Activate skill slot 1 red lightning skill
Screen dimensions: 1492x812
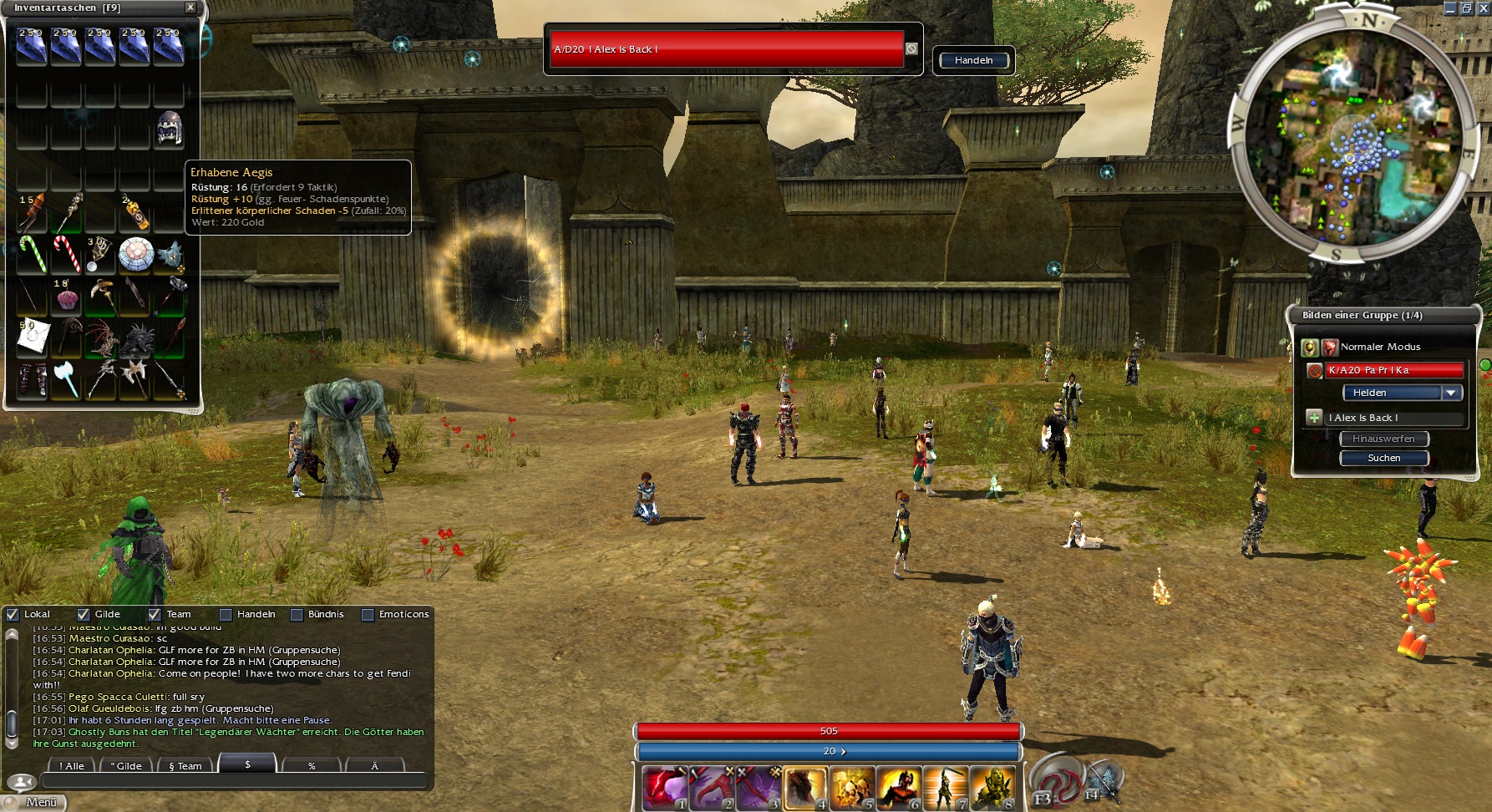(663, 788)
